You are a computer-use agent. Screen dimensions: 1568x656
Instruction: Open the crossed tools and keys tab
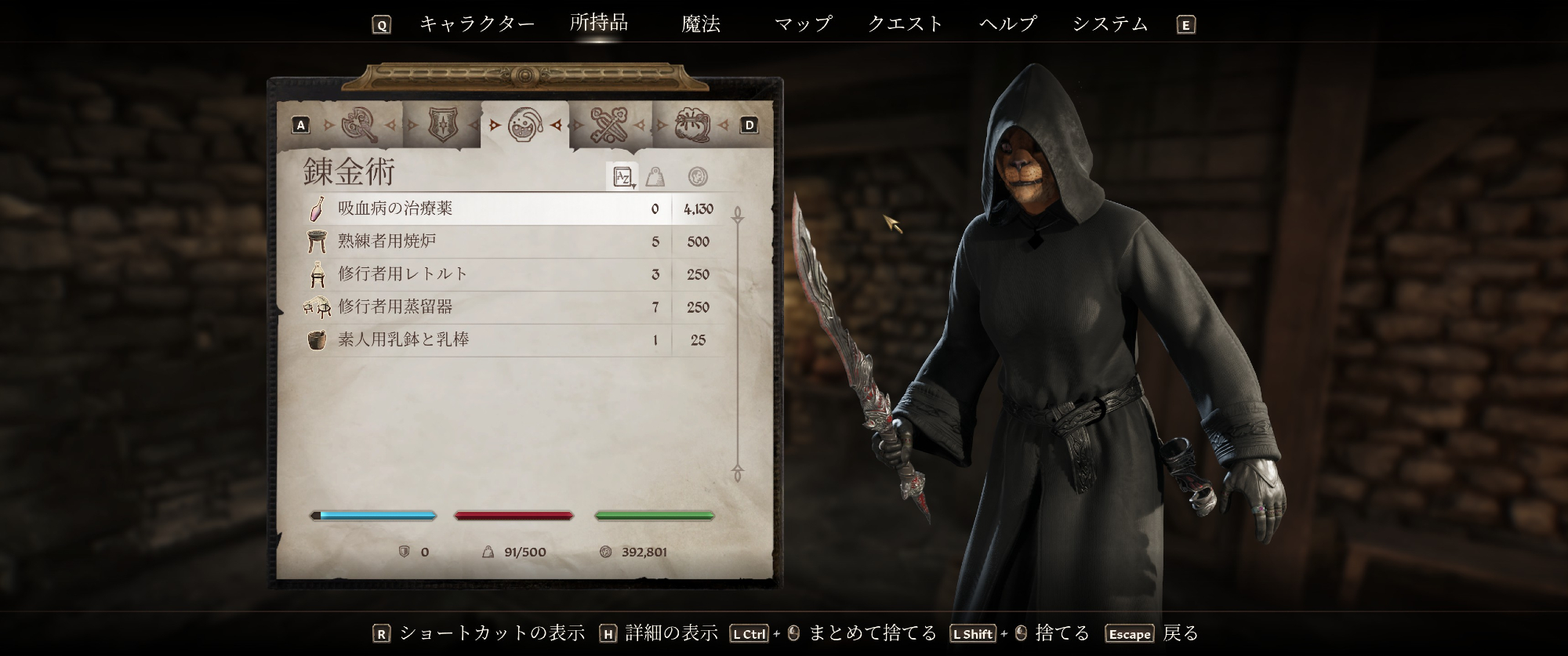(x=608, y=125)
